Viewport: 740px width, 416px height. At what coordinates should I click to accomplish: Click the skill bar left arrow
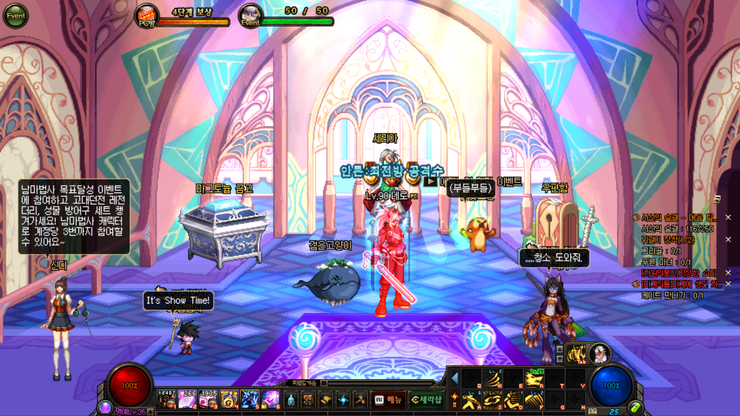click(x=455, y=378)
